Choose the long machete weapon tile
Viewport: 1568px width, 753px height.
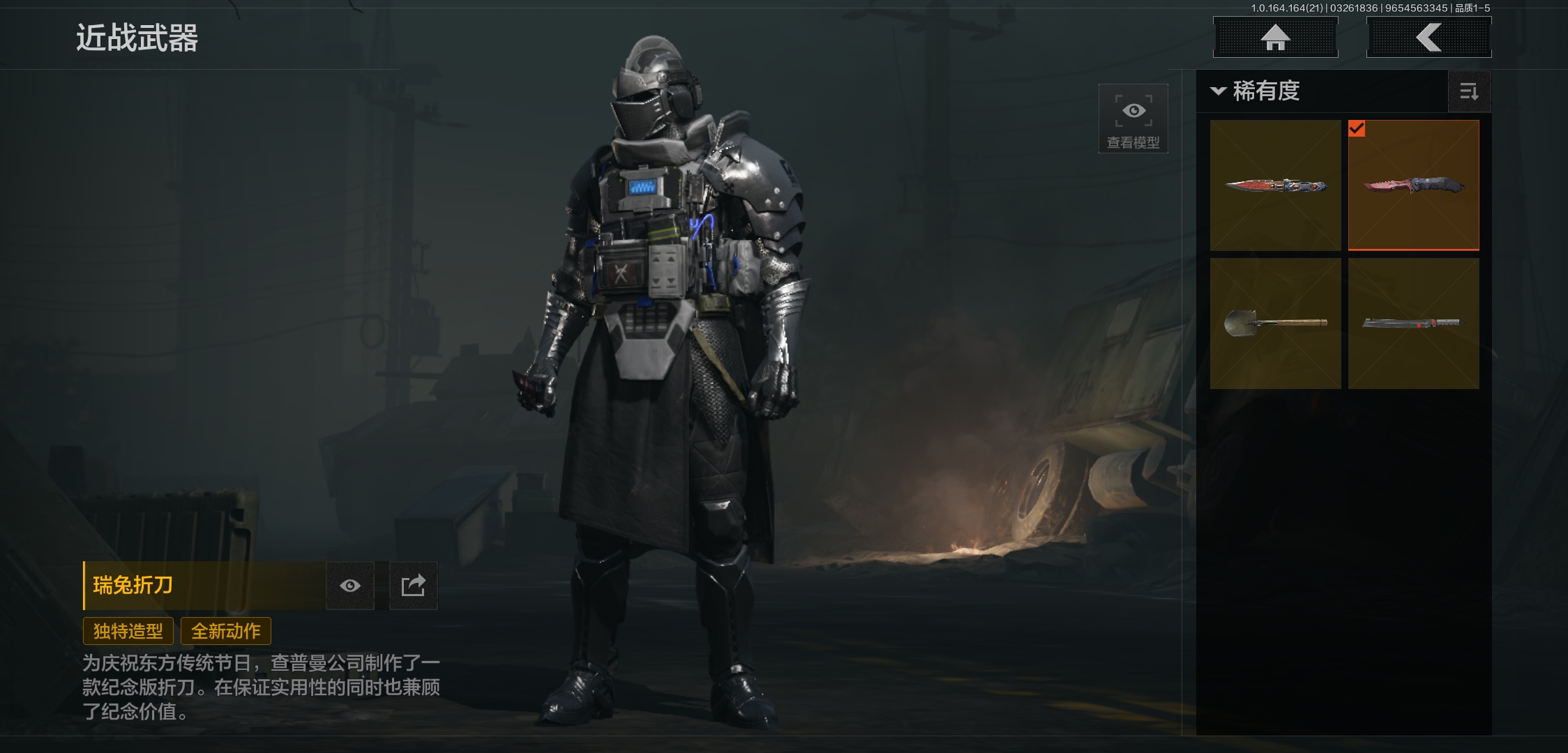[x=1413, y=324]
